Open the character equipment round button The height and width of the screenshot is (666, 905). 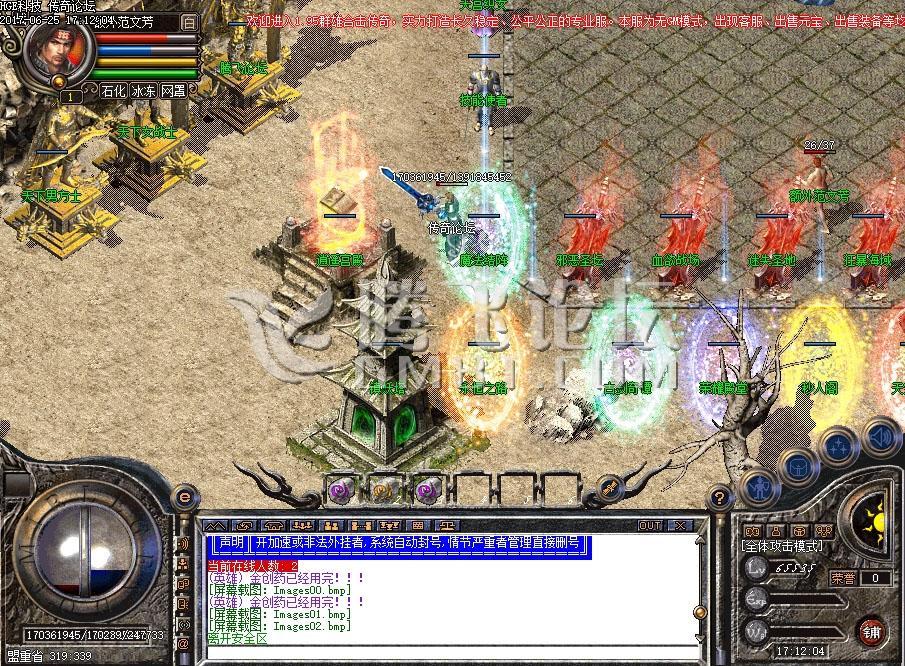[757, 488]
